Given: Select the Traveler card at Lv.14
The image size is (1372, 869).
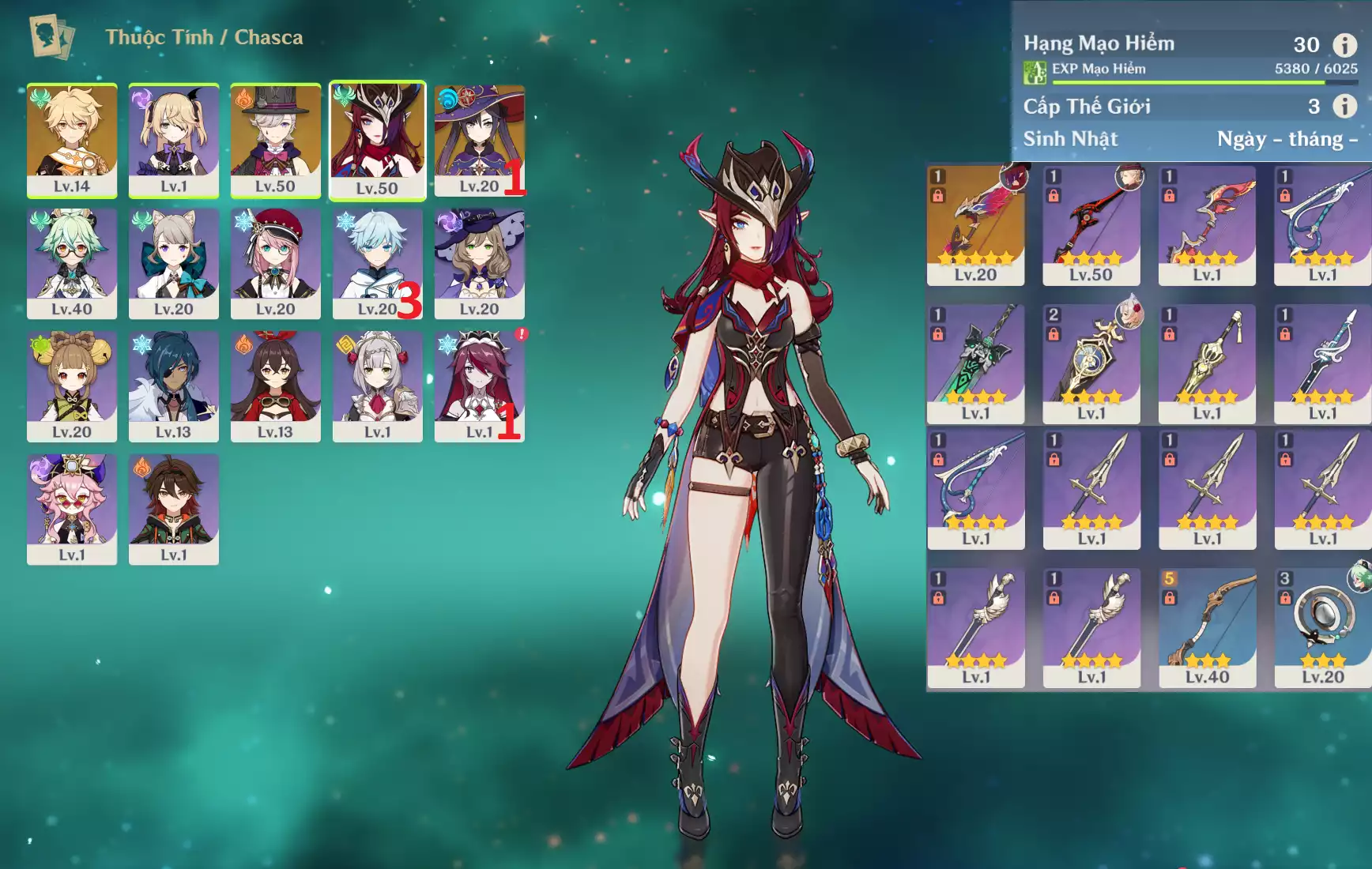Looking at the screenshot, I should pos(72,139).
